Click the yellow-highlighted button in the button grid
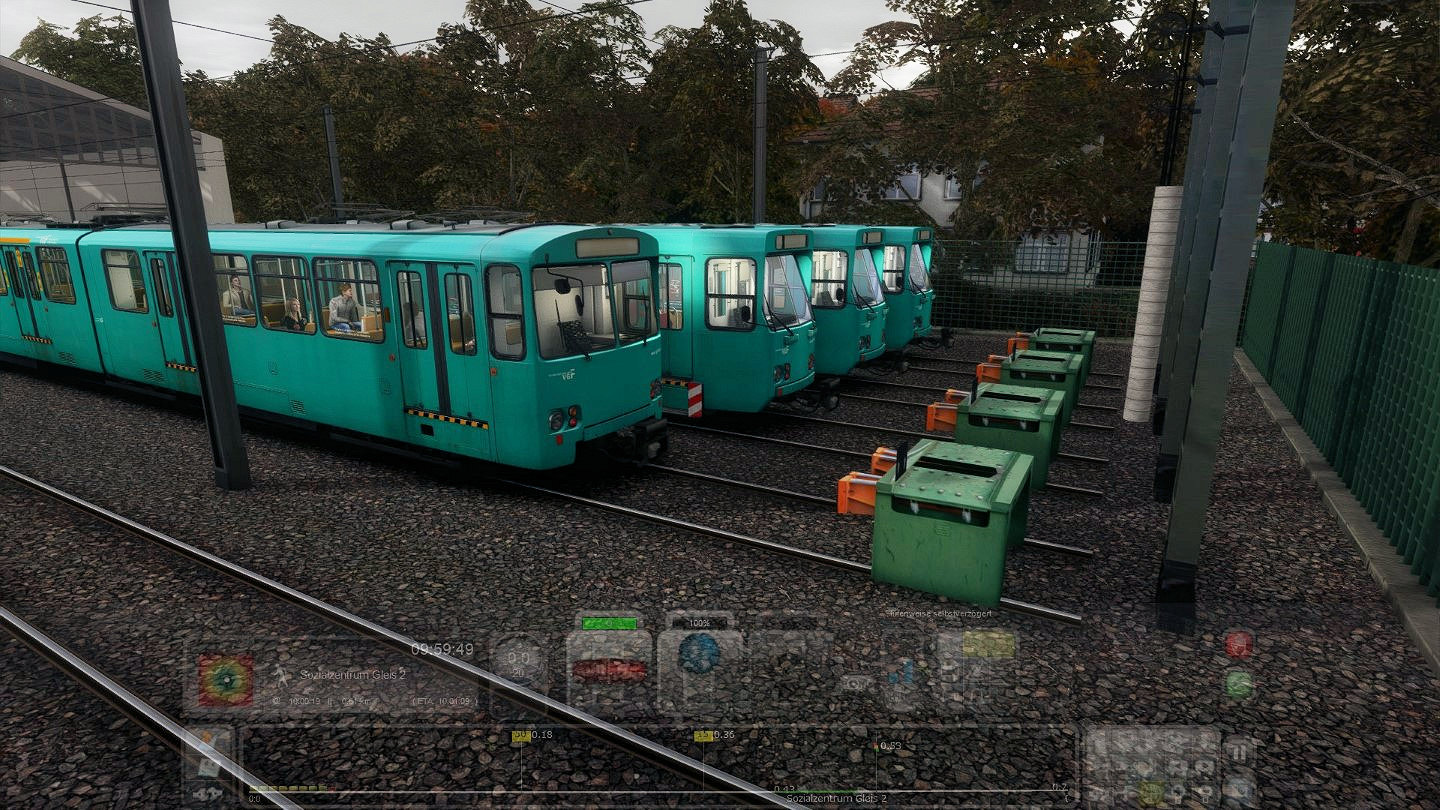The width and height of the screenshot is (1440, 810). tap(1152, 792)
